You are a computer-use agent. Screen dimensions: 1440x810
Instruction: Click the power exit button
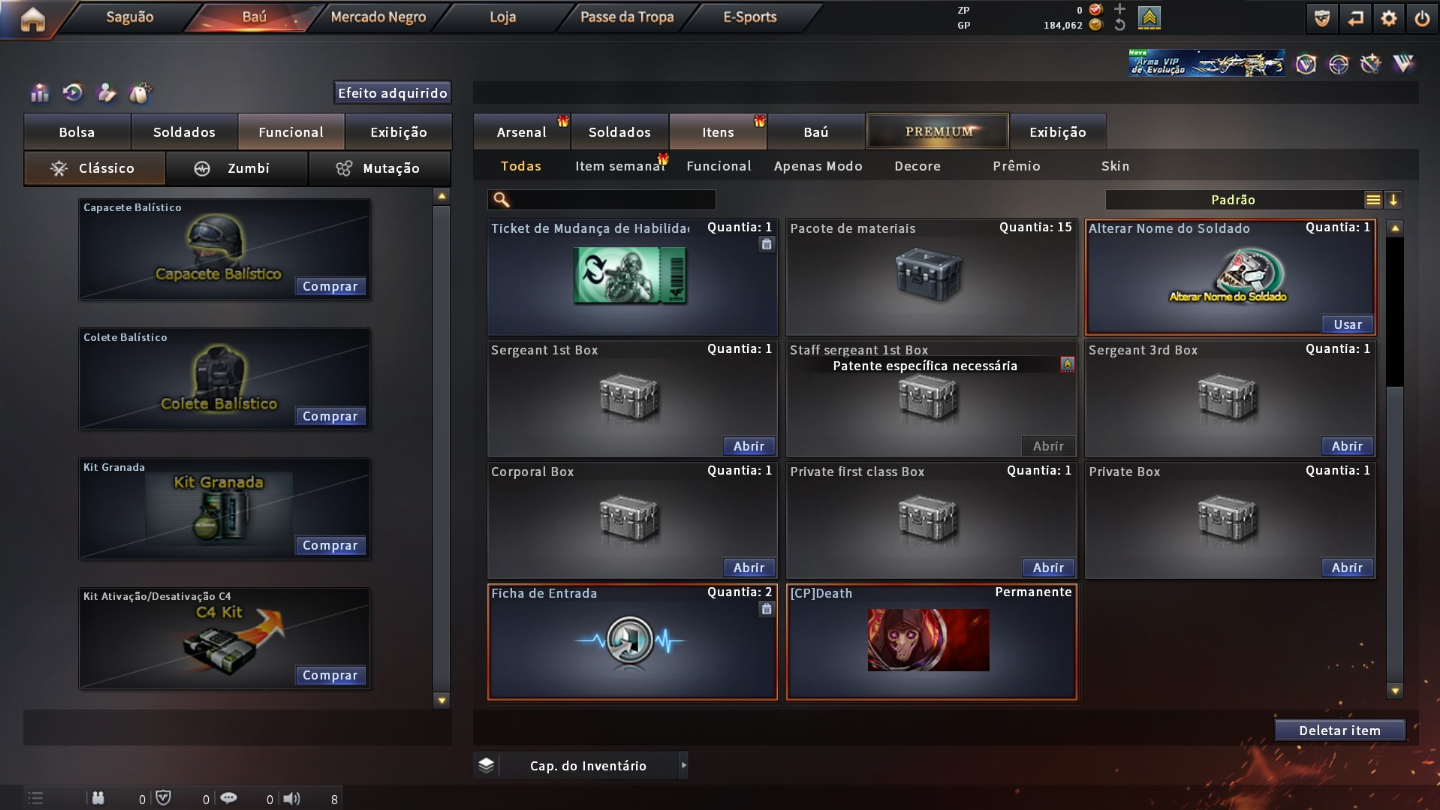pos(1422,18)
